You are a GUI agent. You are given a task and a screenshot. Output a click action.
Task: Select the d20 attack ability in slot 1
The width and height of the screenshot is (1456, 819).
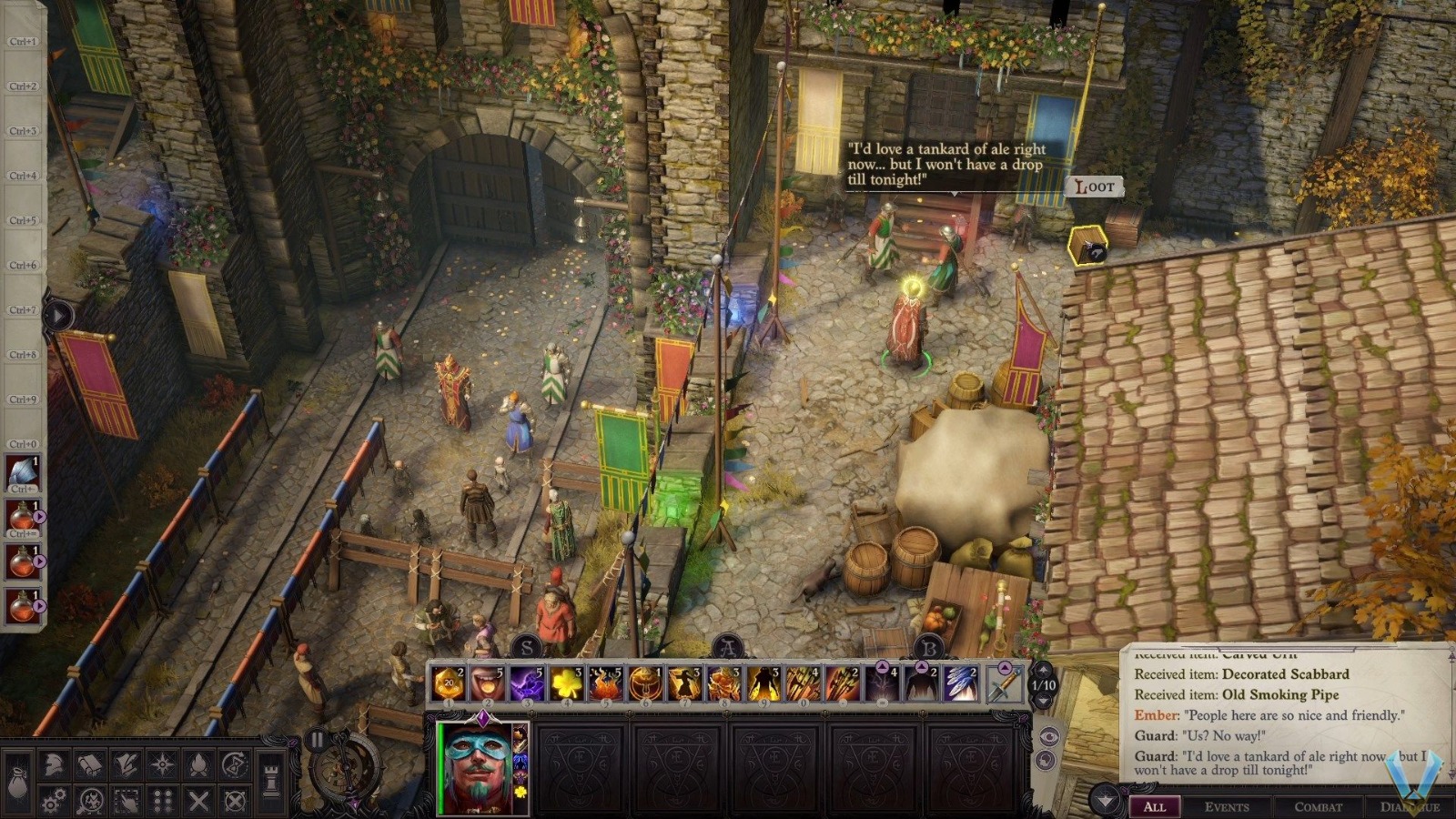[449, 681]
